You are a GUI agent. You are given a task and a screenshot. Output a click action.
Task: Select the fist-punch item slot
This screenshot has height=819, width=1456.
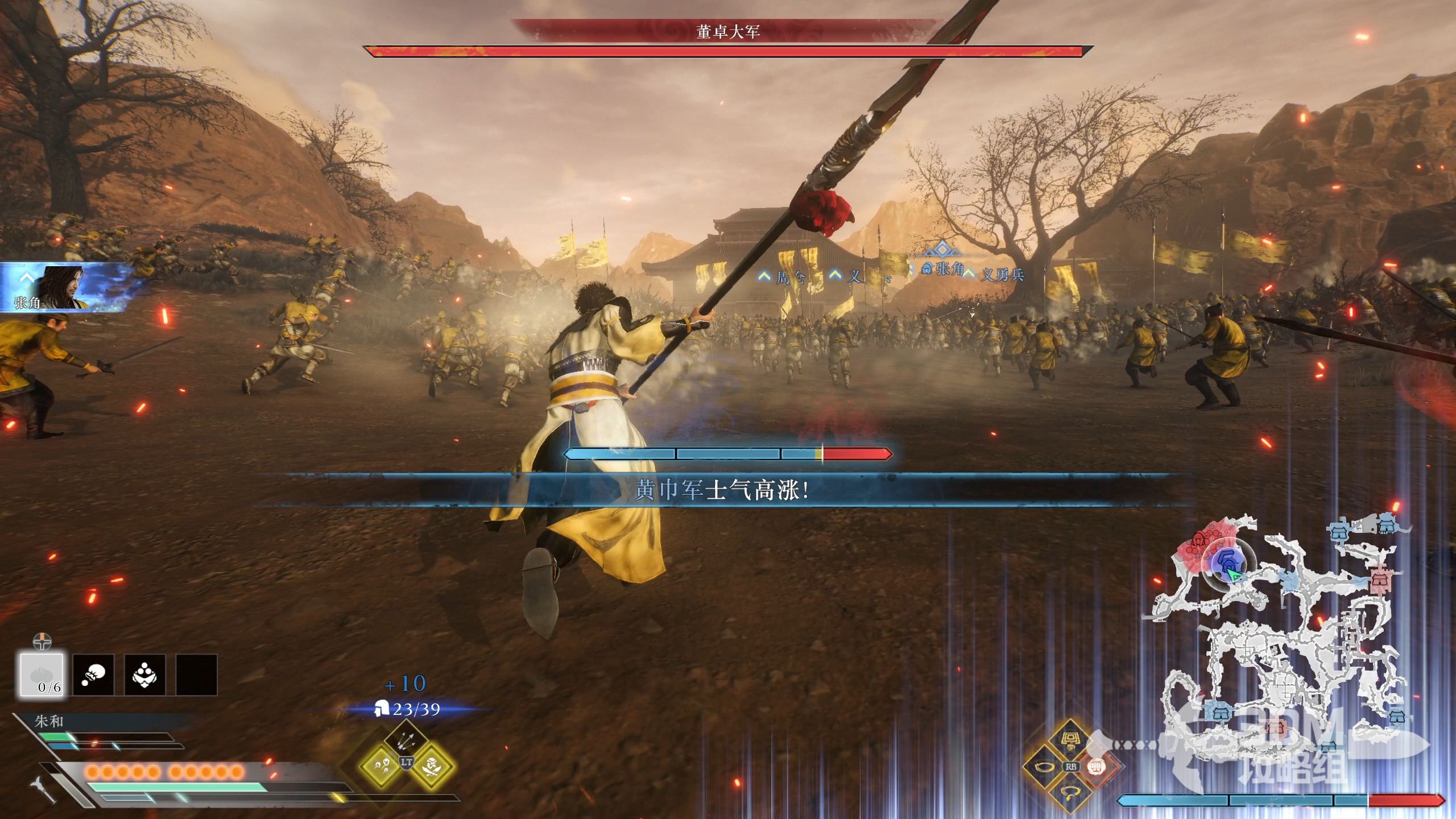click(x=93, y=675)
